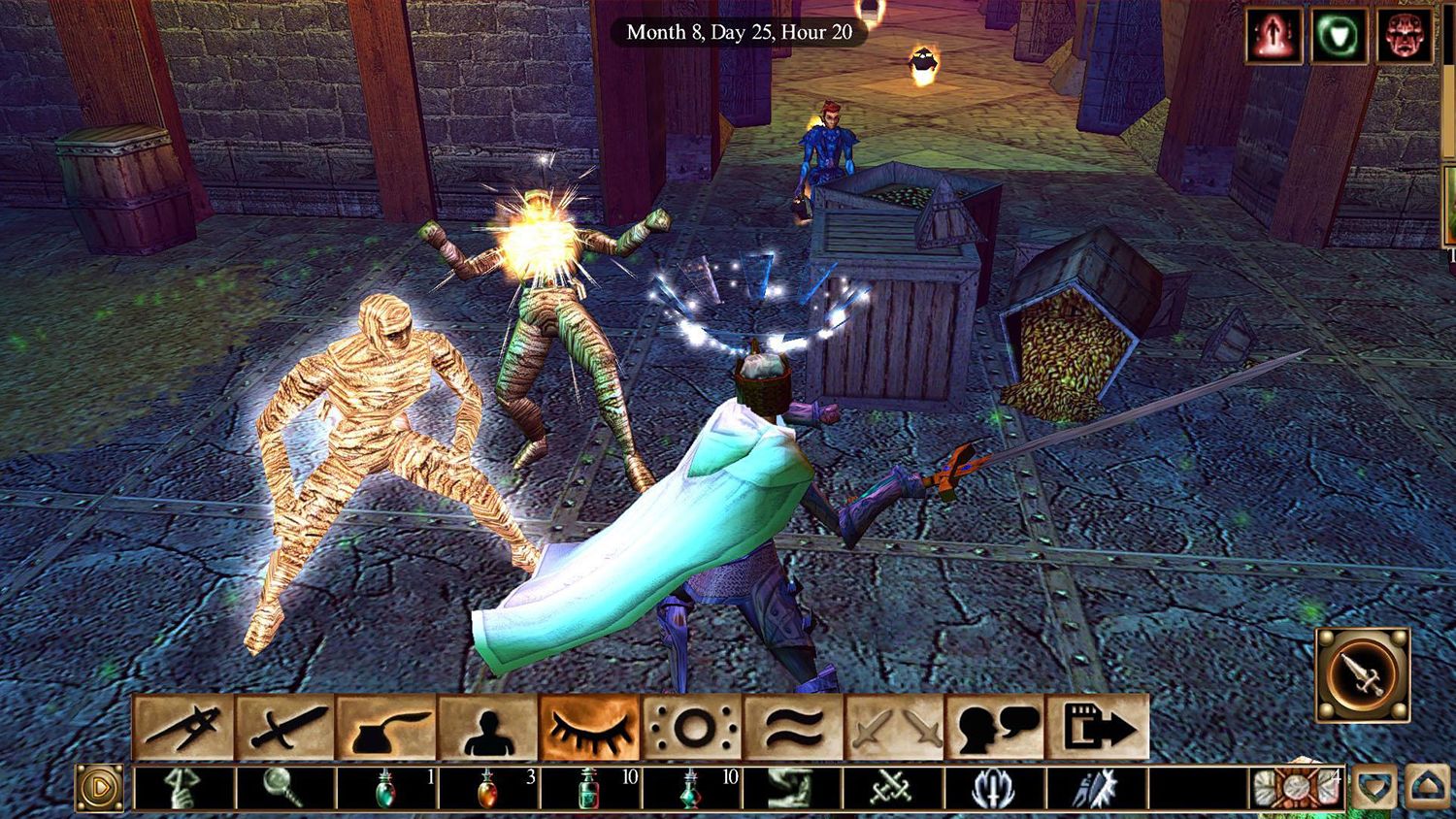Open the options menu with the exit arrow button
The width and height of the screenshot is (1456, 819).
1099,728
